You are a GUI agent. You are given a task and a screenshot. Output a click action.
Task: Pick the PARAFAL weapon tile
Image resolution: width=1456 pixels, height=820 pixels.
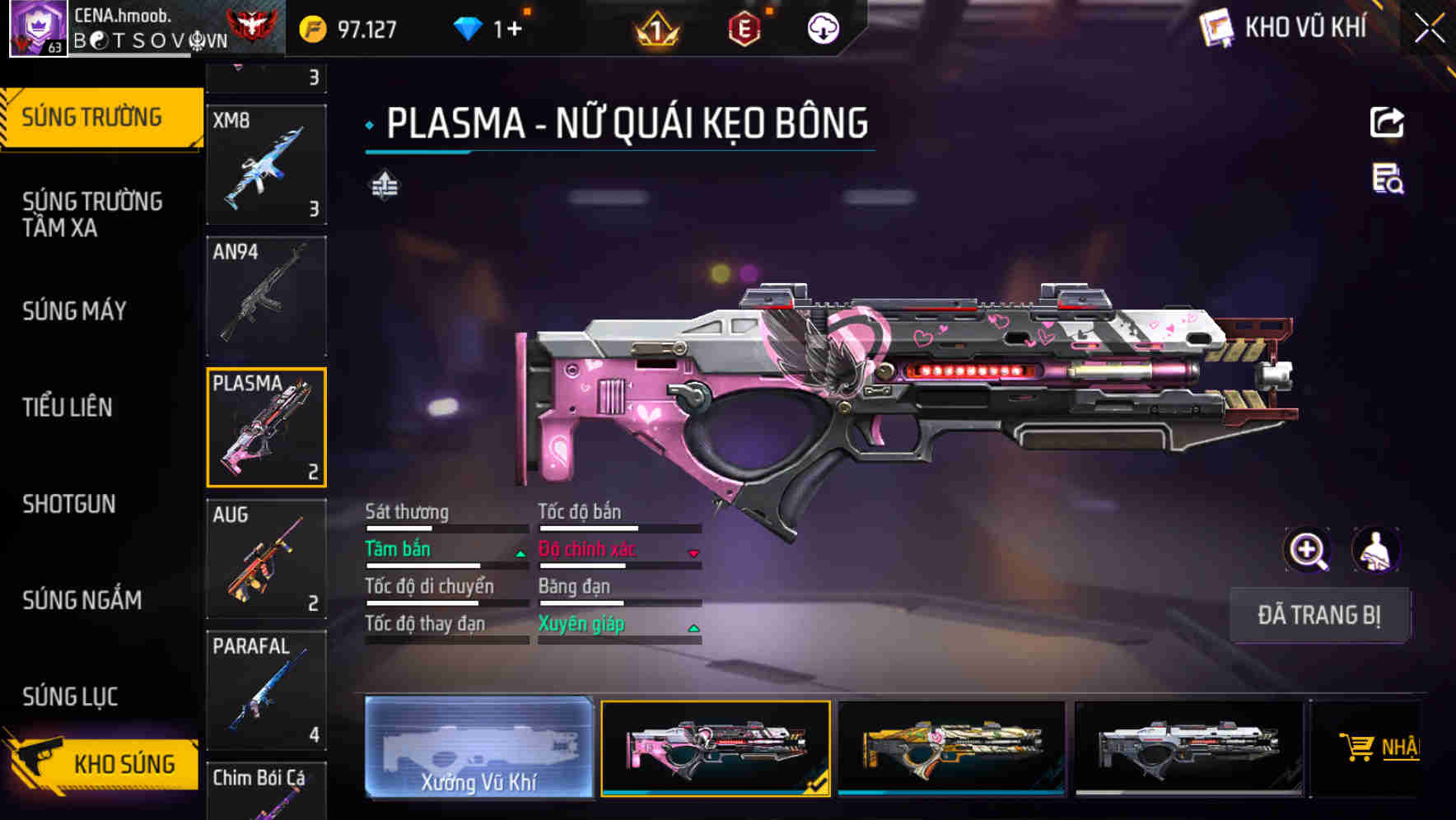(x=266, y=690)
